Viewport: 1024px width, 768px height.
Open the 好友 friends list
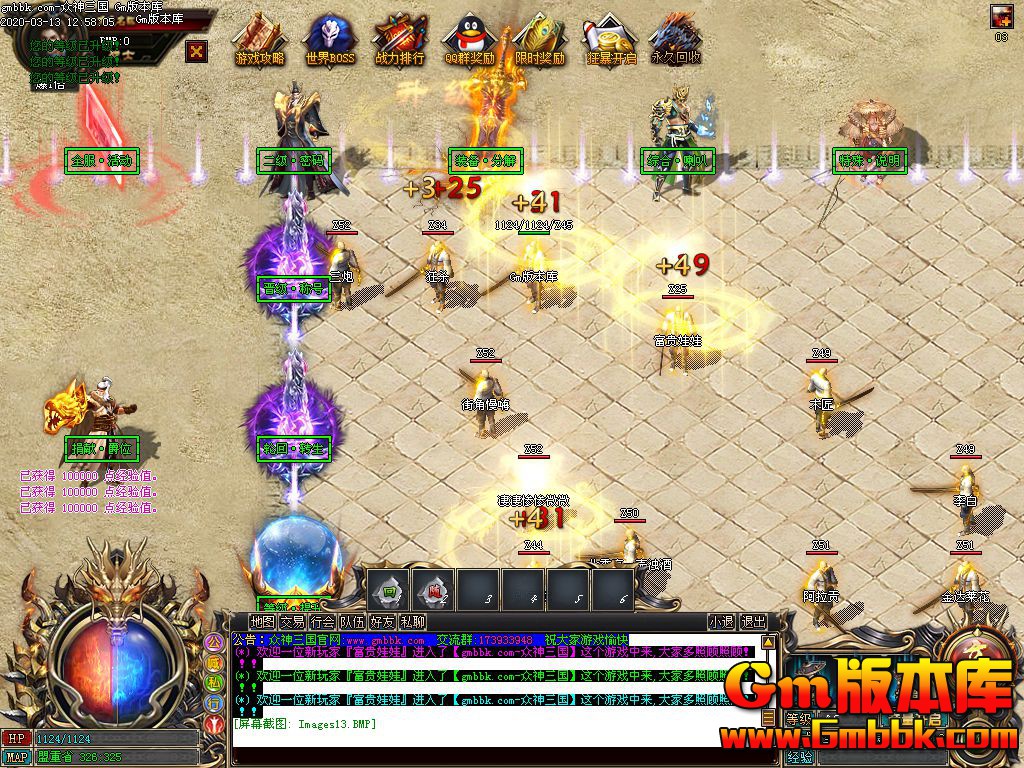click(382, 622)
